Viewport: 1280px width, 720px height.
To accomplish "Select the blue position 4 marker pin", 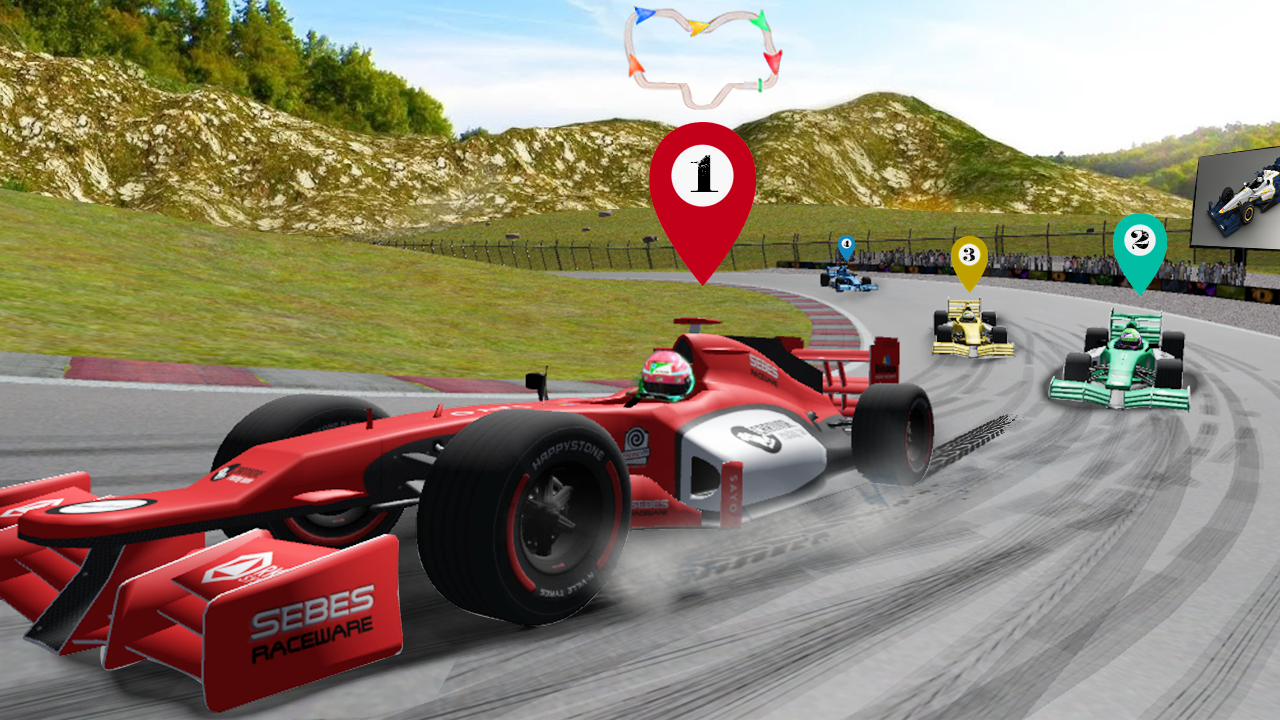I will (x=845, y=243).
